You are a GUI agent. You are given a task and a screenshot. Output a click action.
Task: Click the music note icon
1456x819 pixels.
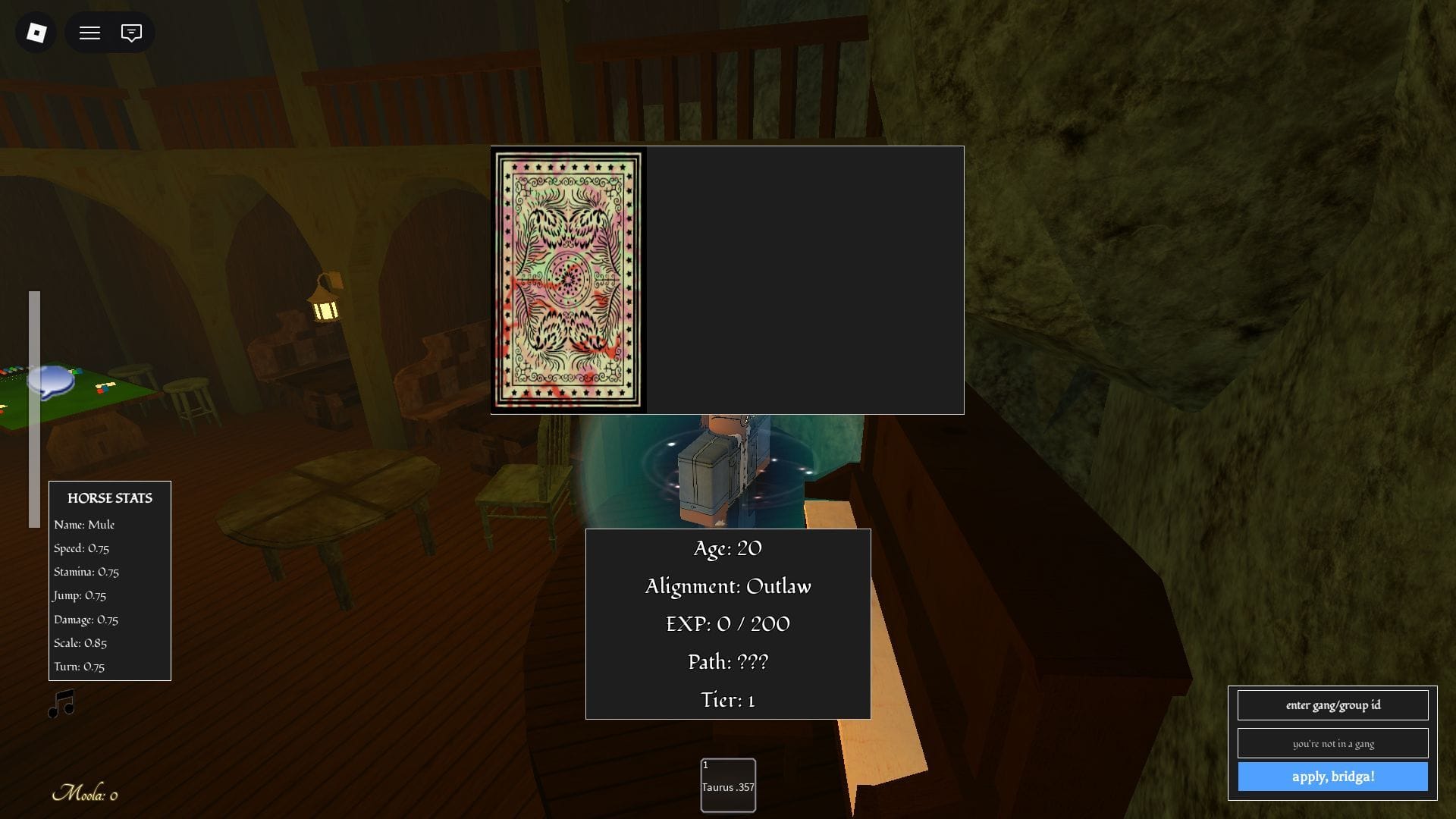(62, 703)
